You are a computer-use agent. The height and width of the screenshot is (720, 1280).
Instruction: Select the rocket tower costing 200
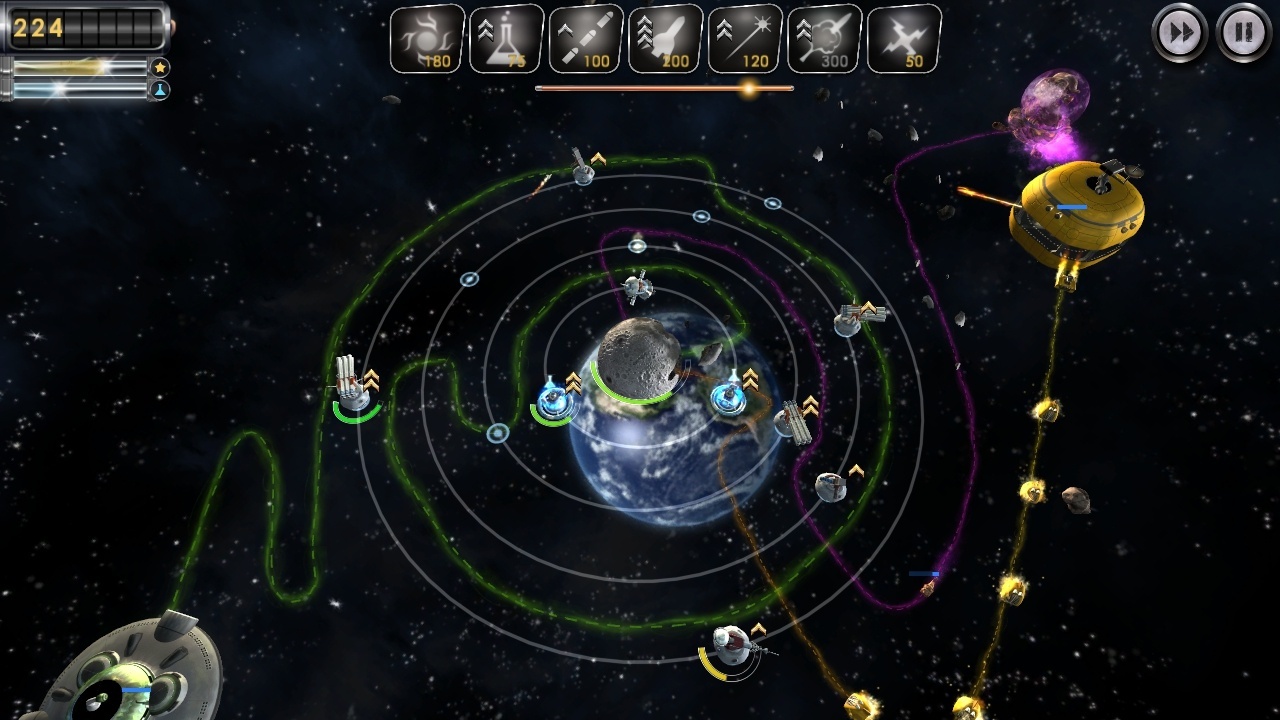click(665, 40)
